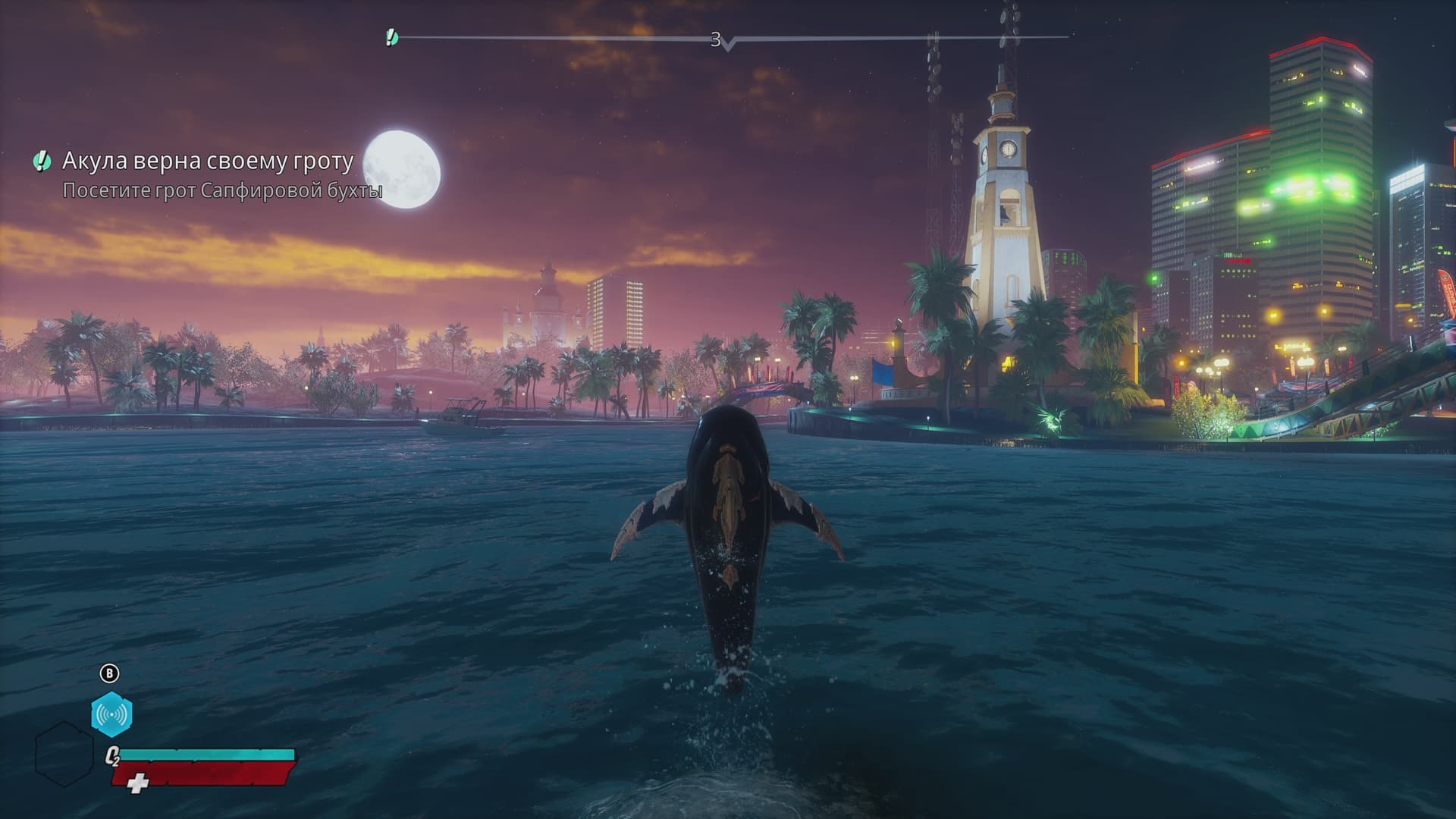Open the quest tracker "Акула верна своему гроту"
Viewport: 1456px width, 819px height.
coord(207,161)
